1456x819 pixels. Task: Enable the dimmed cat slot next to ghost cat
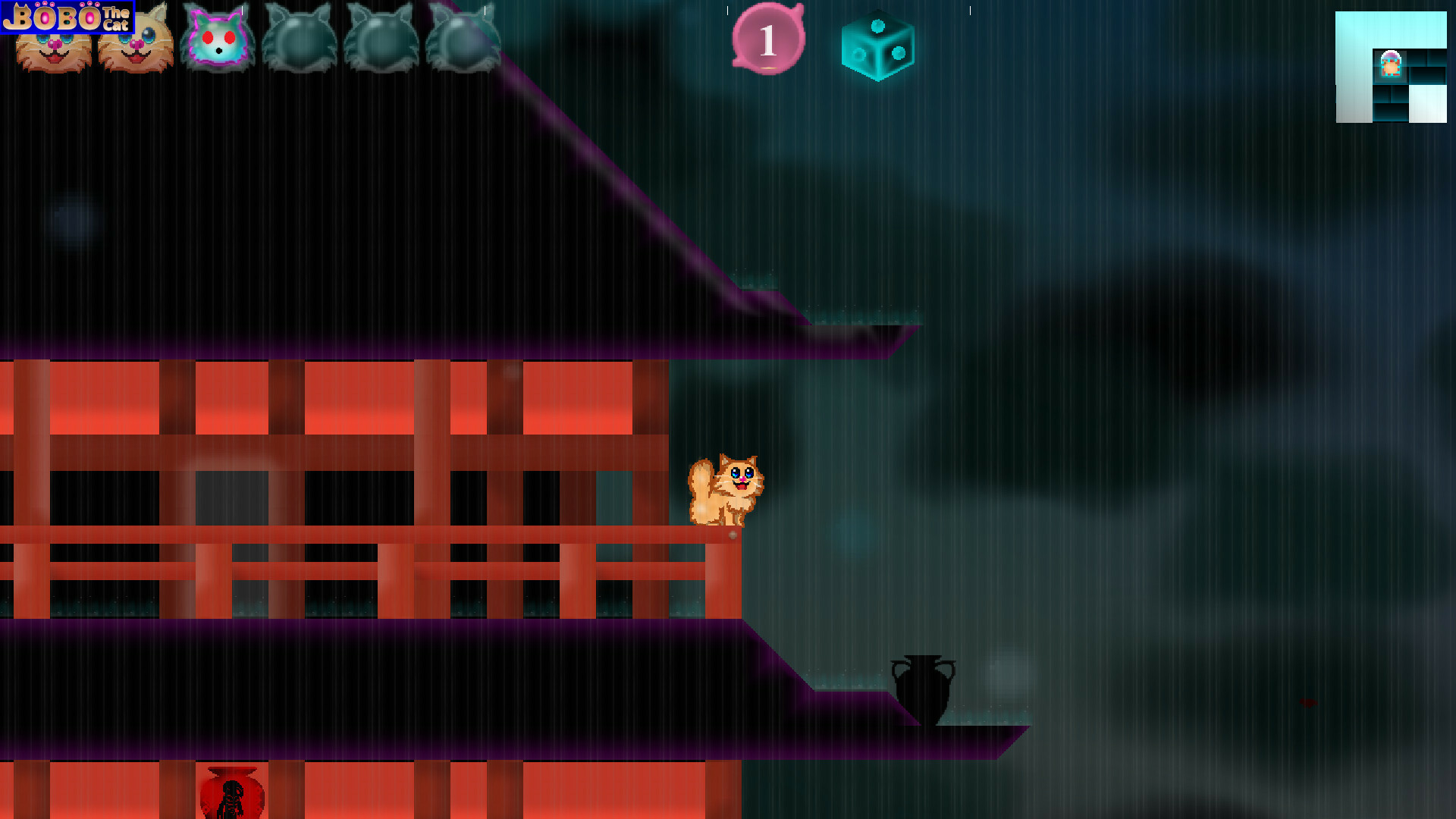(x=299, y=38)
